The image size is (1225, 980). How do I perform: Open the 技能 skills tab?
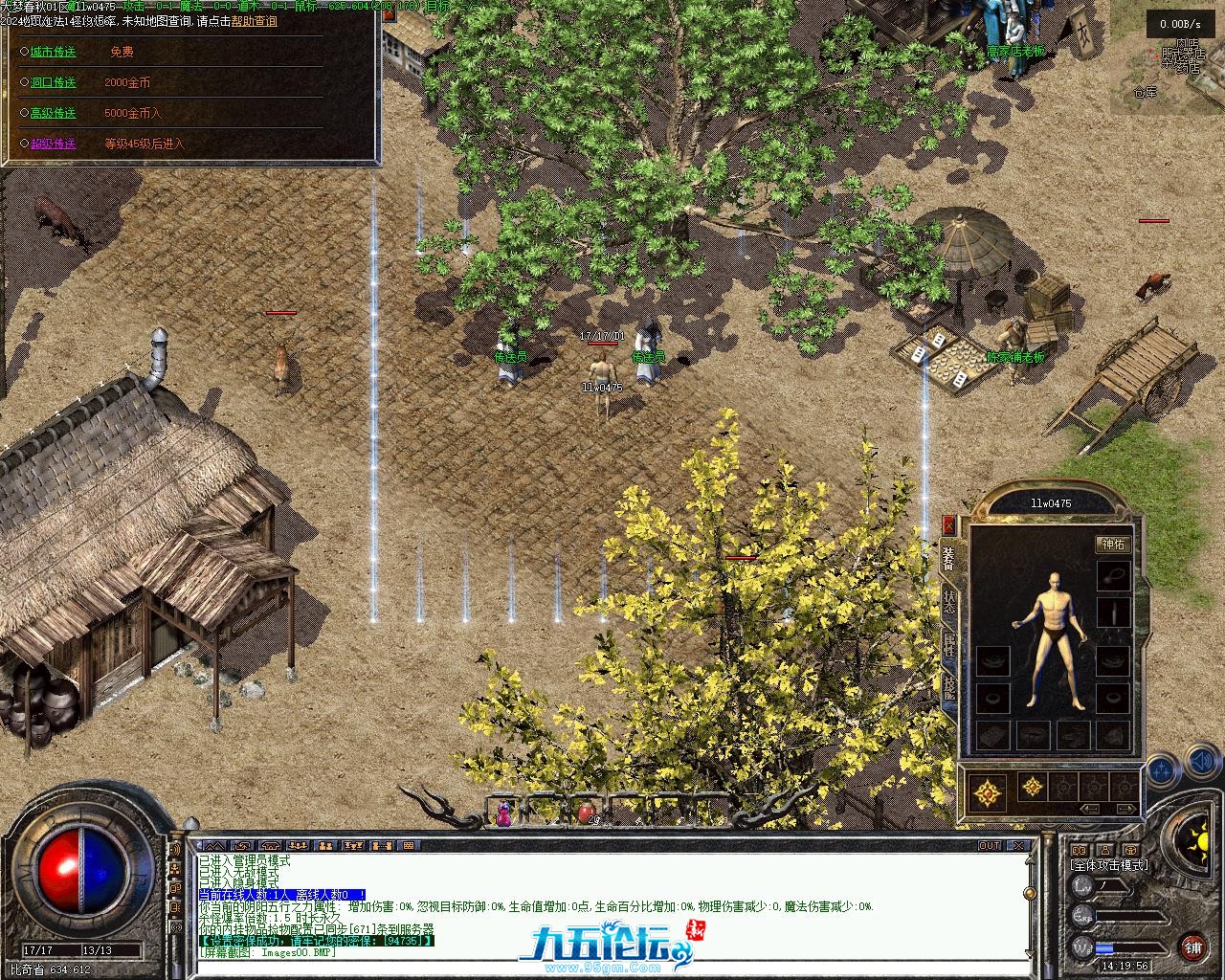pos(948,689)
